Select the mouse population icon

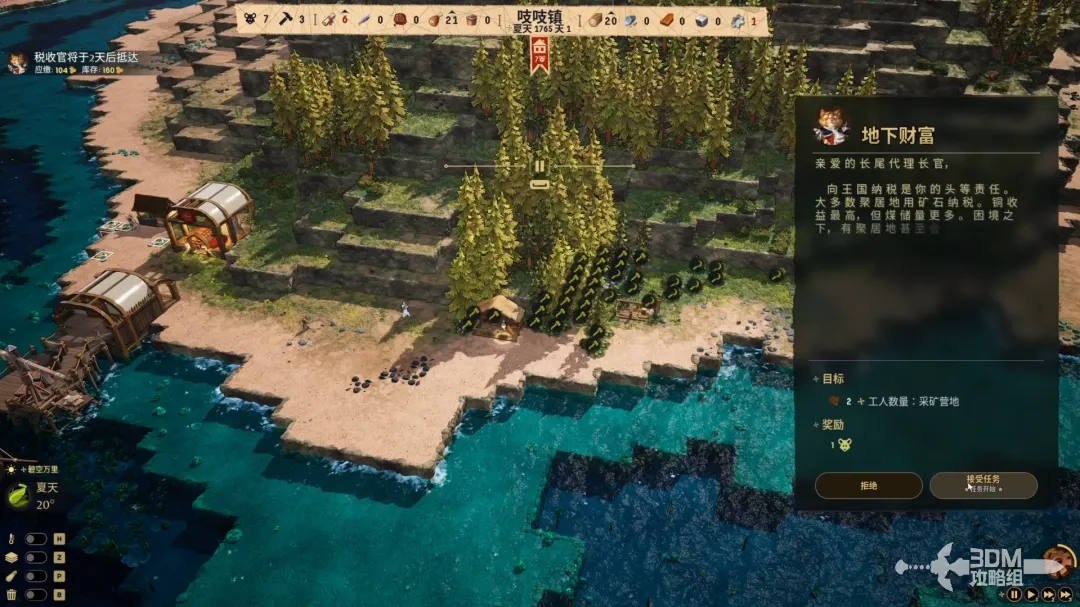click(250, 20)
